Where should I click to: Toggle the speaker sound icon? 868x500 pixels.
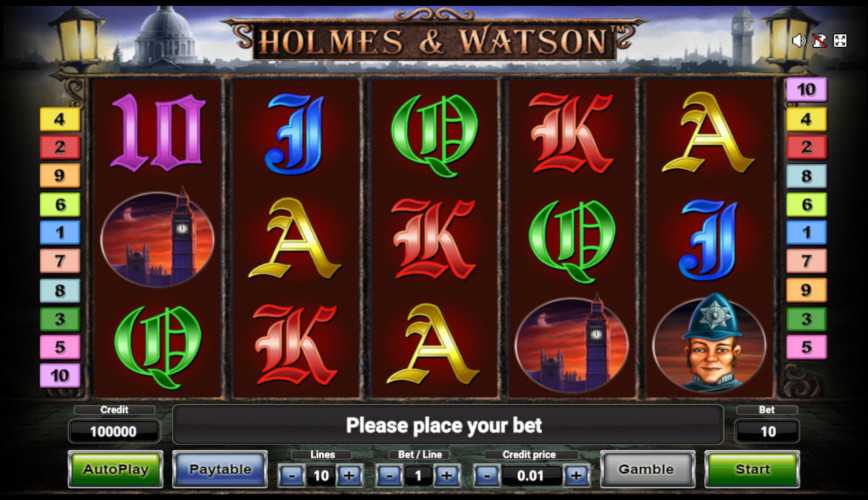tap(799, 41)
